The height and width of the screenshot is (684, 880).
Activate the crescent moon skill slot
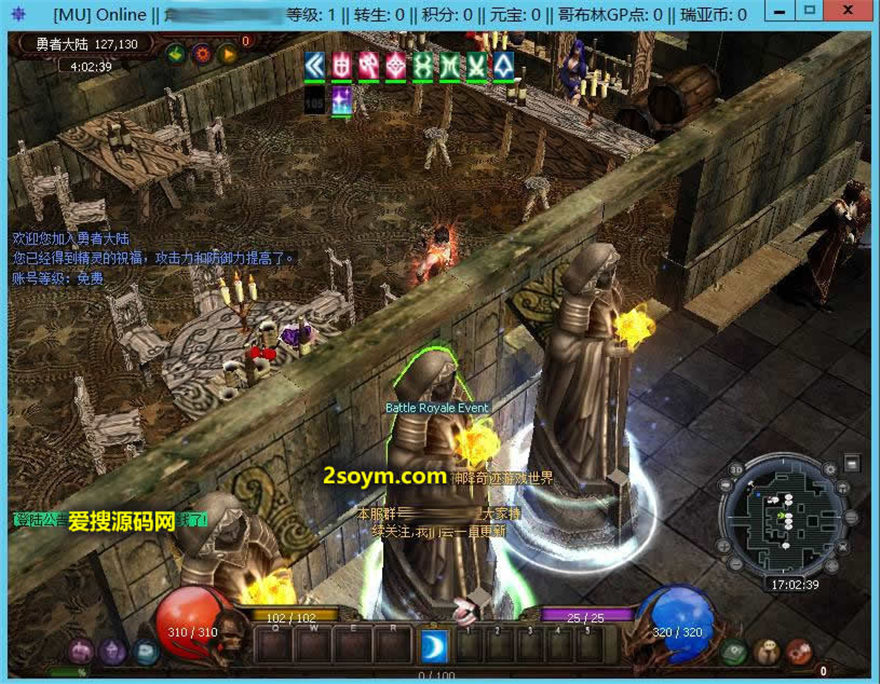[434, 645]
